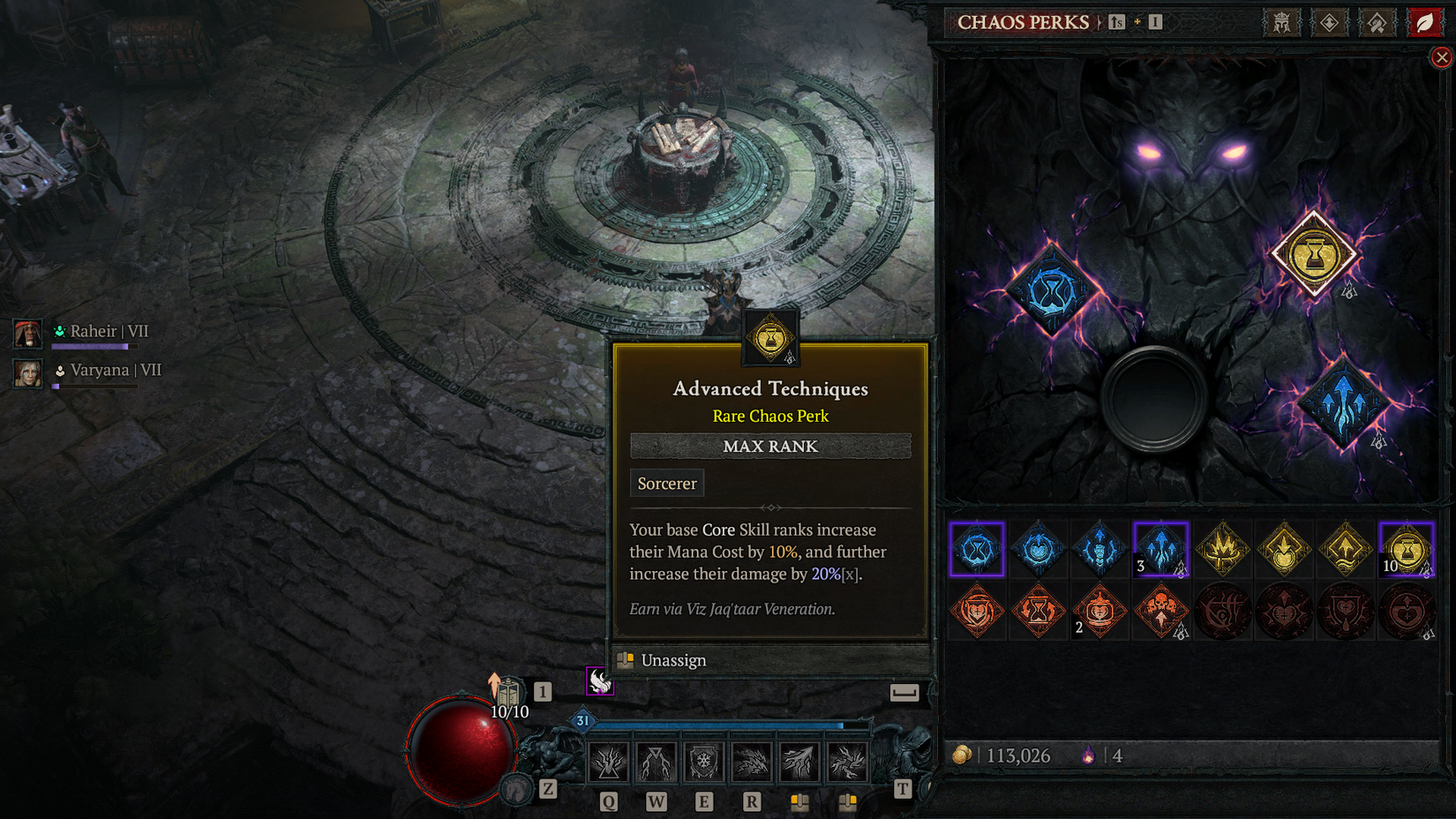Select the equipped gold Advanced Techniques hourglass perk
This screenshot has height=819, width=1456.
pos(1315,254)
